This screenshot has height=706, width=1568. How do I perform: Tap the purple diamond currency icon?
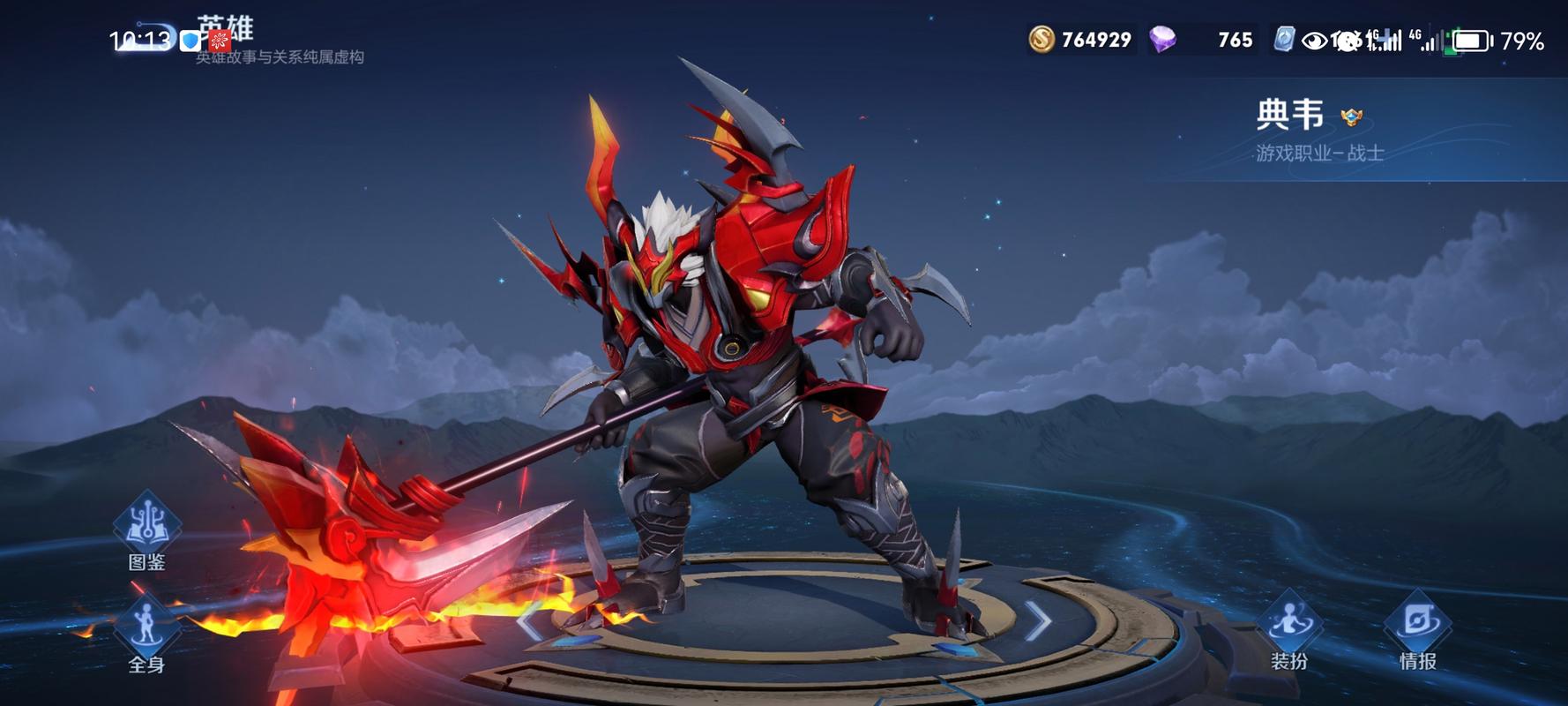click(1163, 40)
